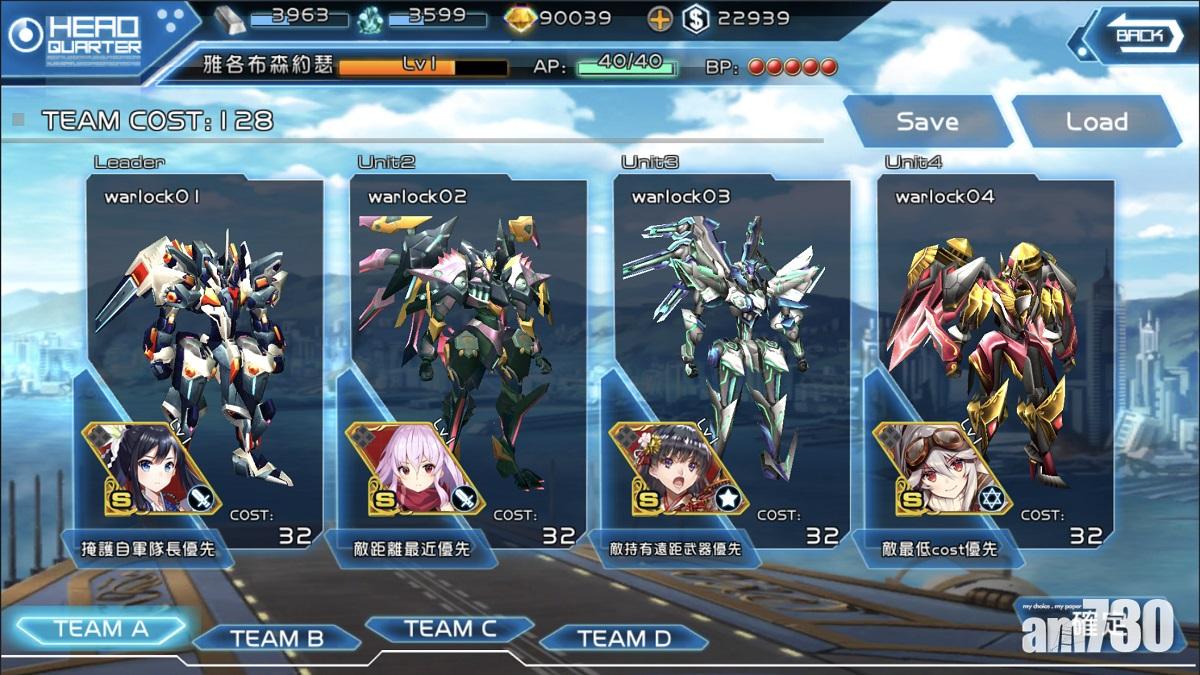Select the goggles-wearing pilot portrait
1200x675 pixels.
pos(936,468)
